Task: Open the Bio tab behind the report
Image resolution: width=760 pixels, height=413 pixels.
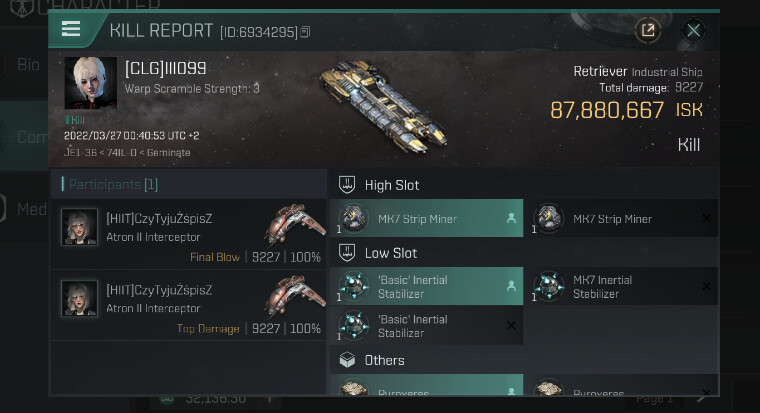Action: pyautogui.click(x=28, y=65)
